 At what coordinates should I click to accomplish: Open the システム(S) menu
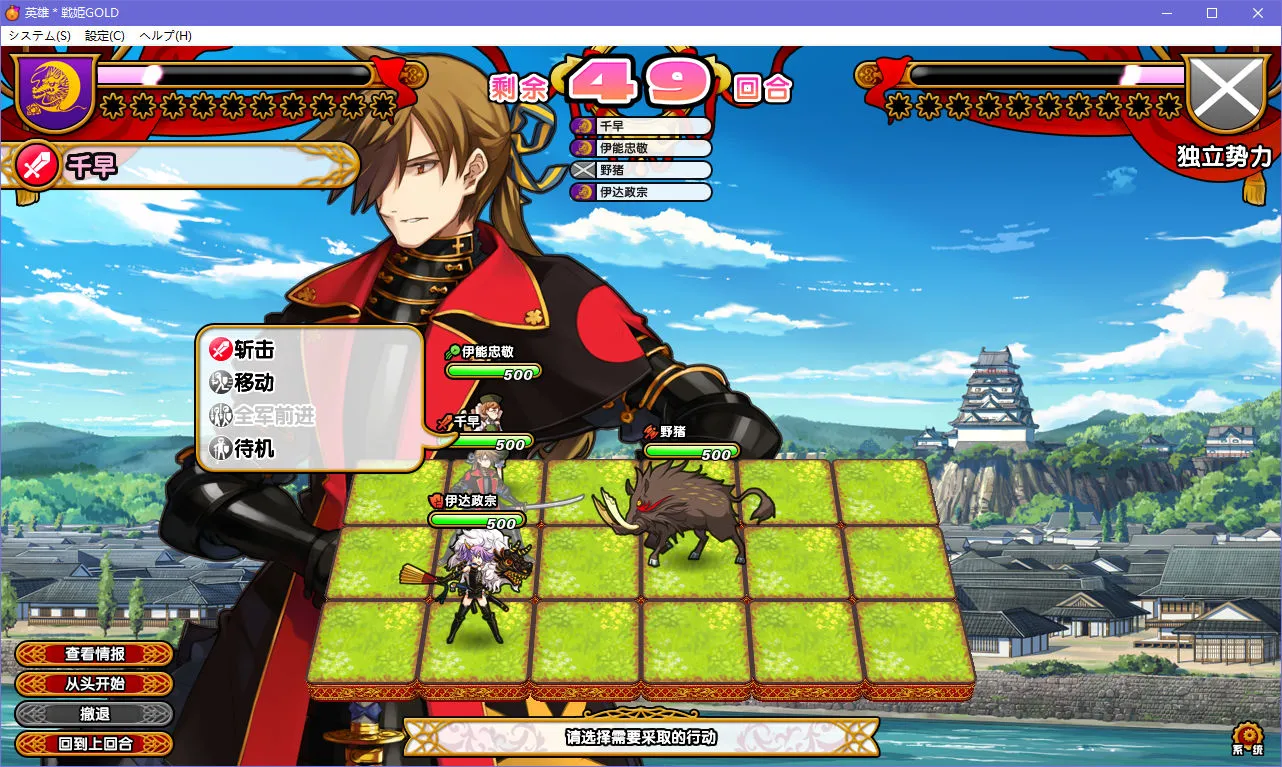point(39,36)
